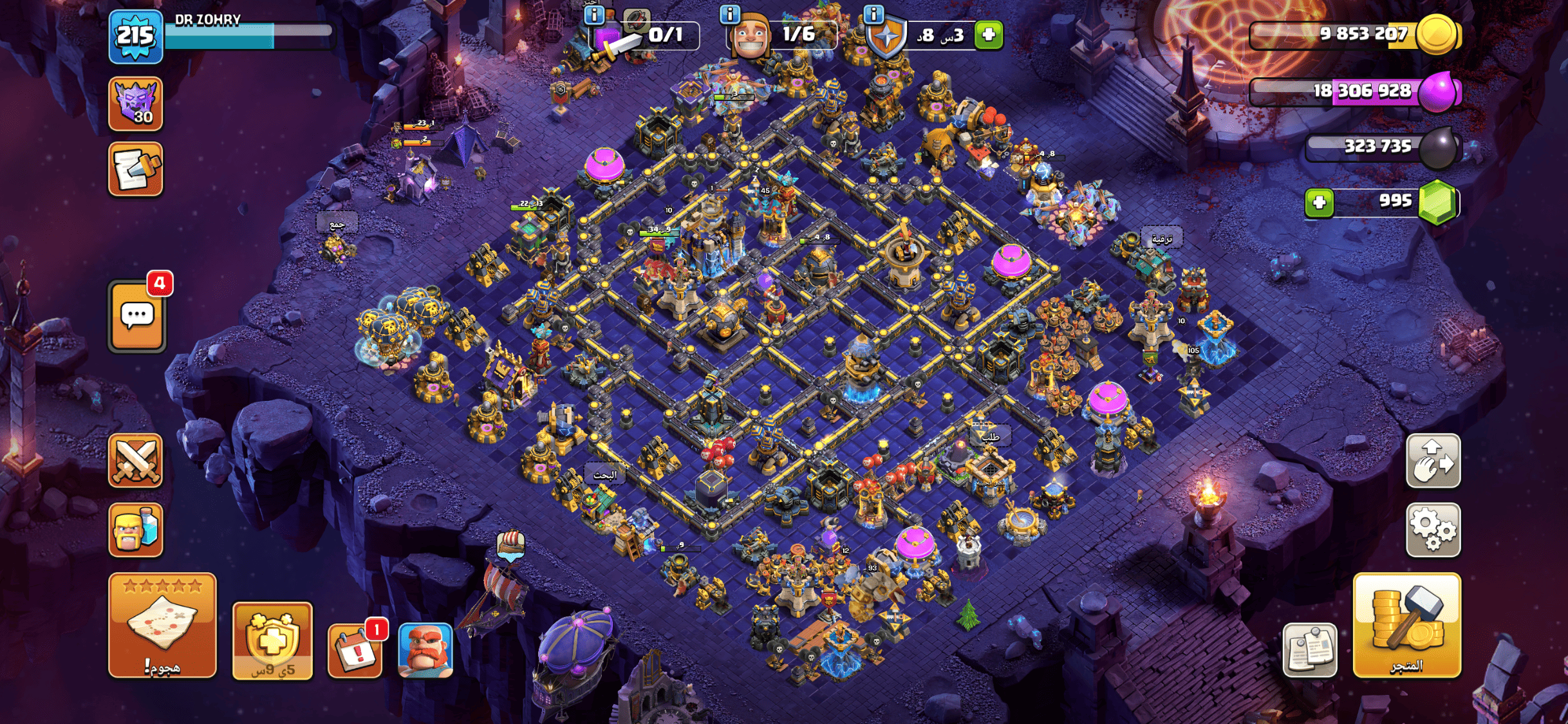The width and height of the screenshot is (1568, 724).
Task: Open the golden shield pass button
Action: click(272, 641)
